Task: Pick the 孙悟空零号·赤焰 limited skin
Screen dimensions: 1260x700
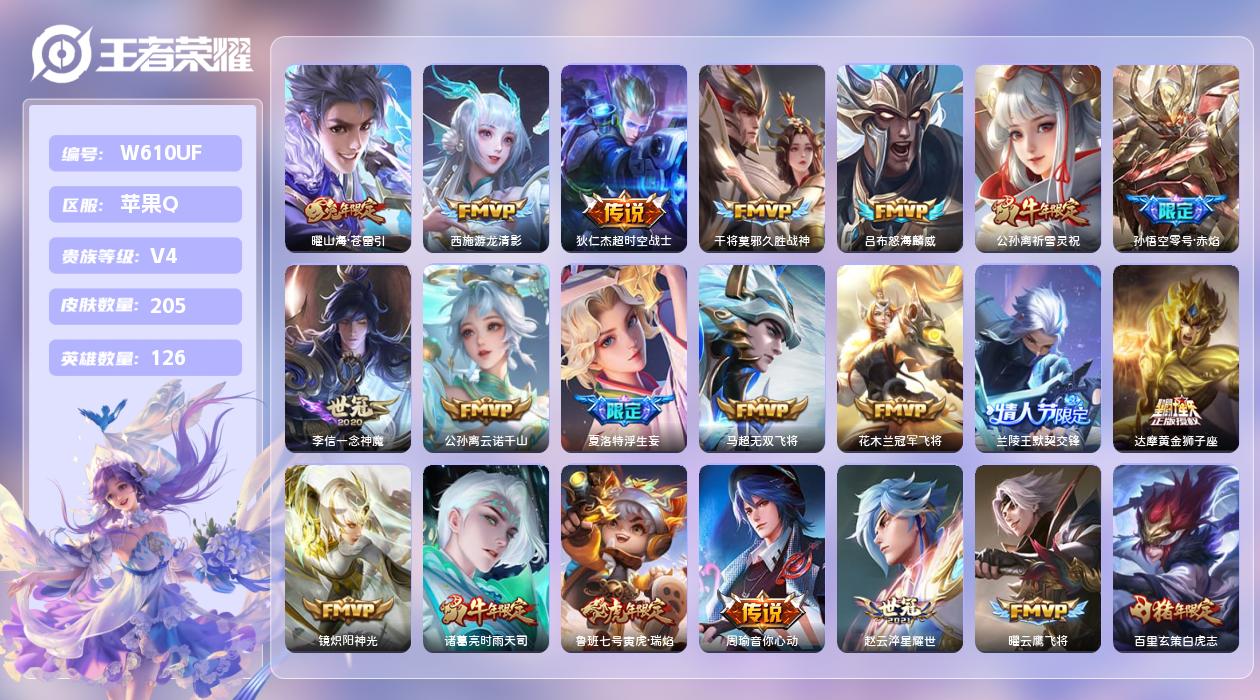Action: point(1176,157)
